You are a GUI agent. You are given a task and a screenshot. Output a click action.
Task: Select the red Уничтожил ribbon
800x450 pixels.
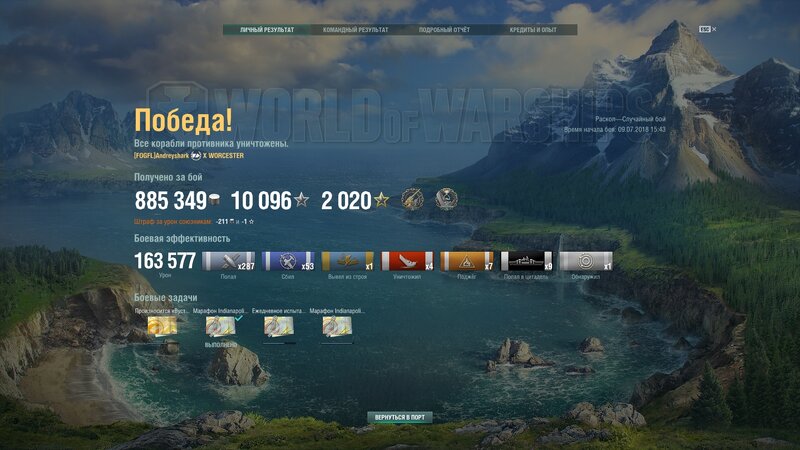pos(407,262)
